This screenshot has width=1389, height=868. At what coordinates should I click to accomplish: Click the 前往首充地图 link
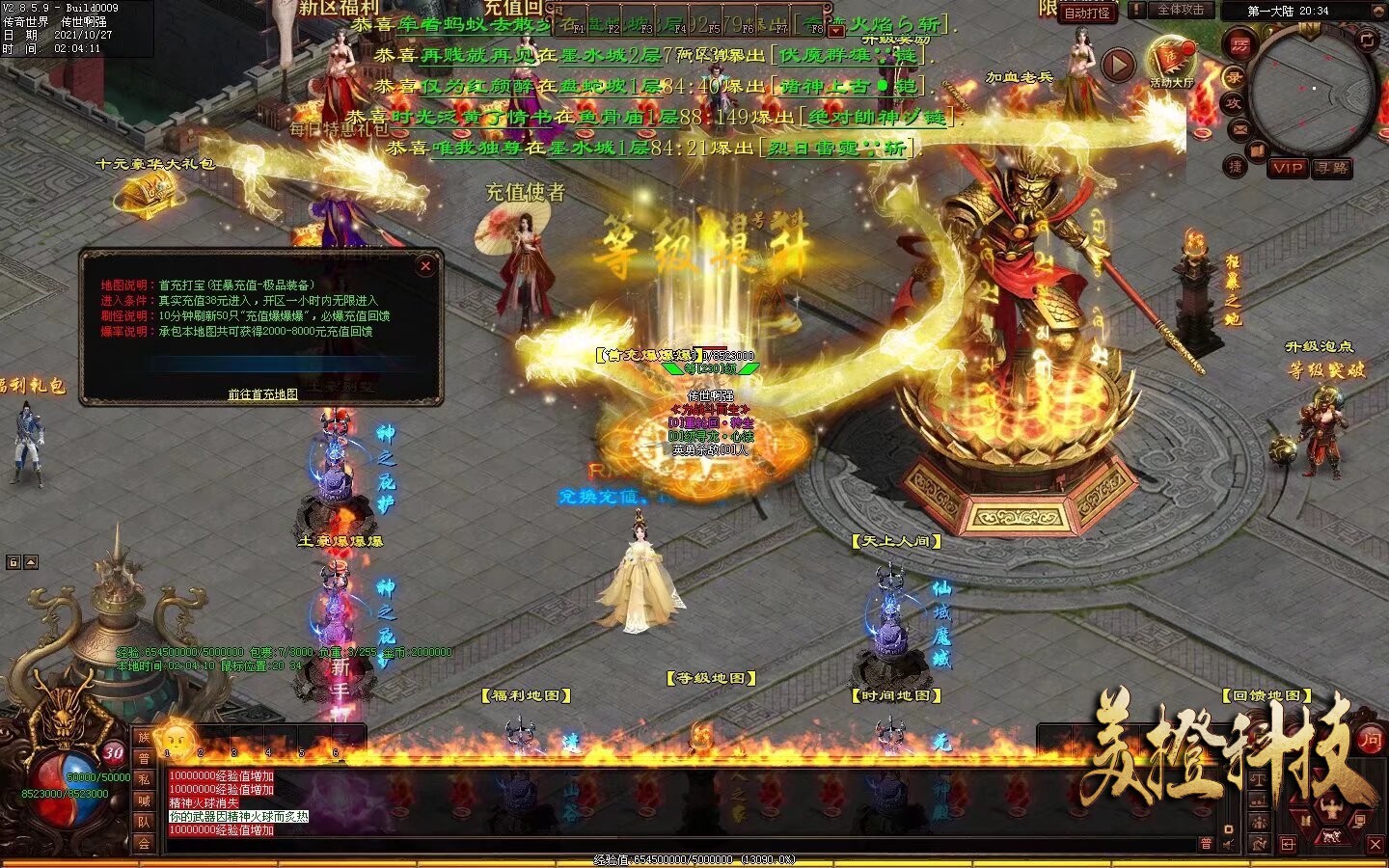[262, 394]
